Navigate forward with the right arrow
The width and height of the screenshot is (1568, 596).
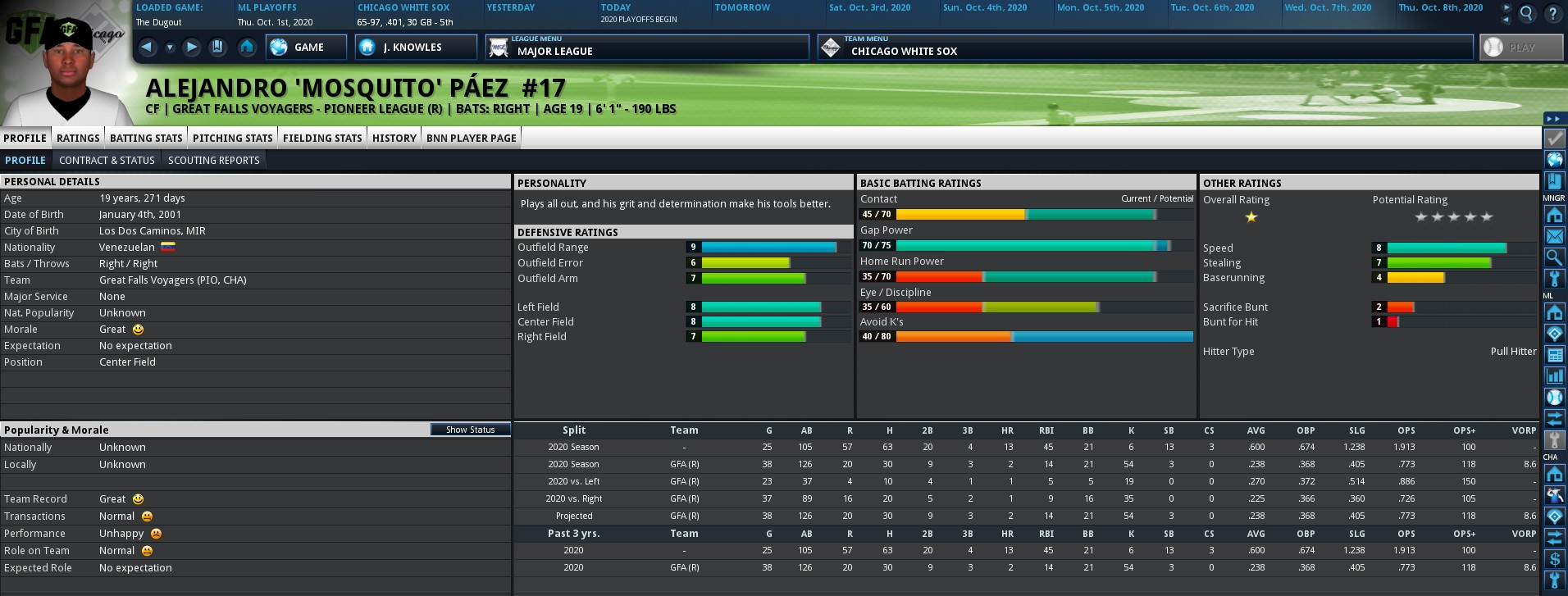click(192, 47)
